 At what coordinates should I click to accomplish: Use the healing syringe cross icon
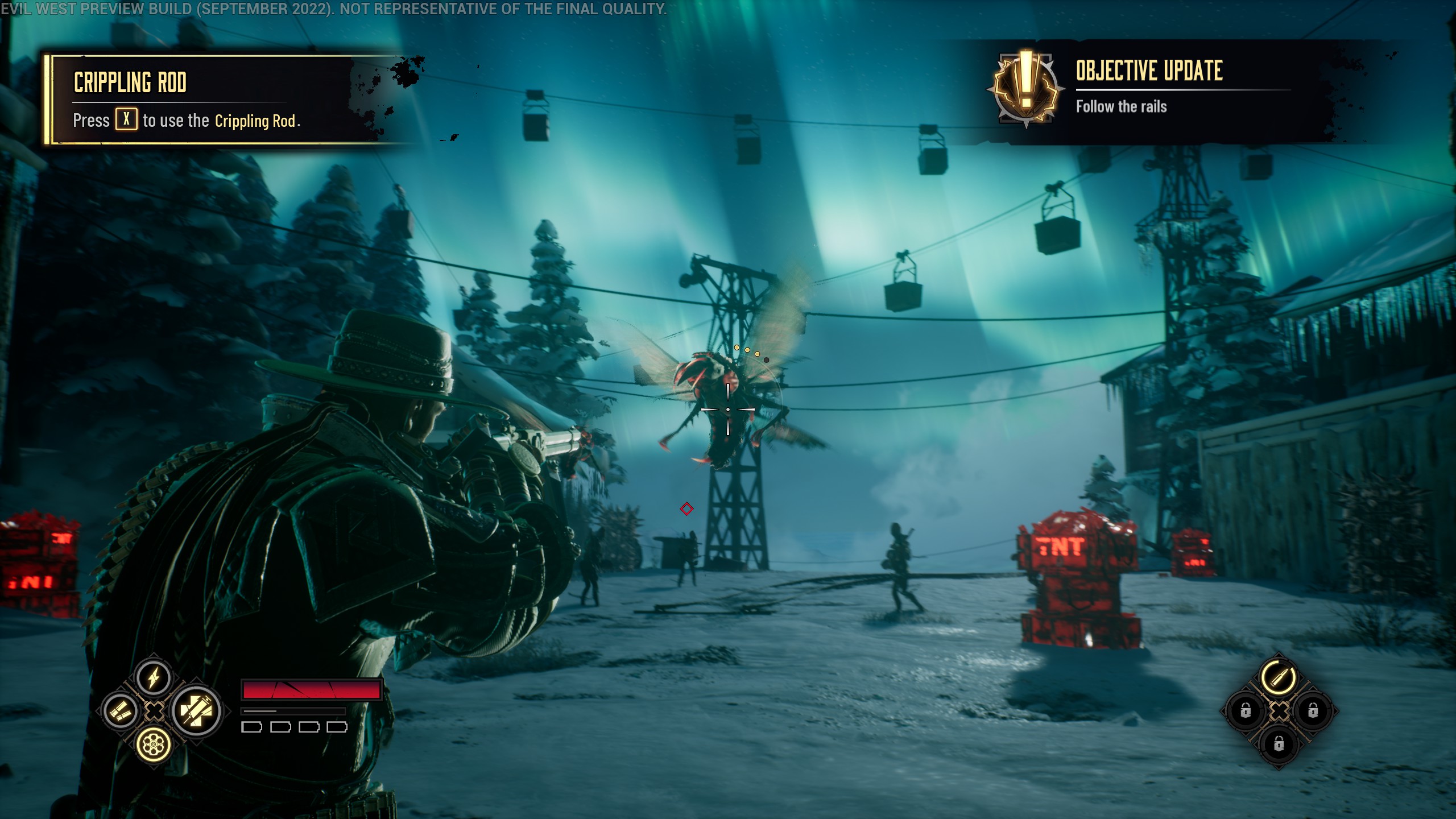tap(197, 711)
